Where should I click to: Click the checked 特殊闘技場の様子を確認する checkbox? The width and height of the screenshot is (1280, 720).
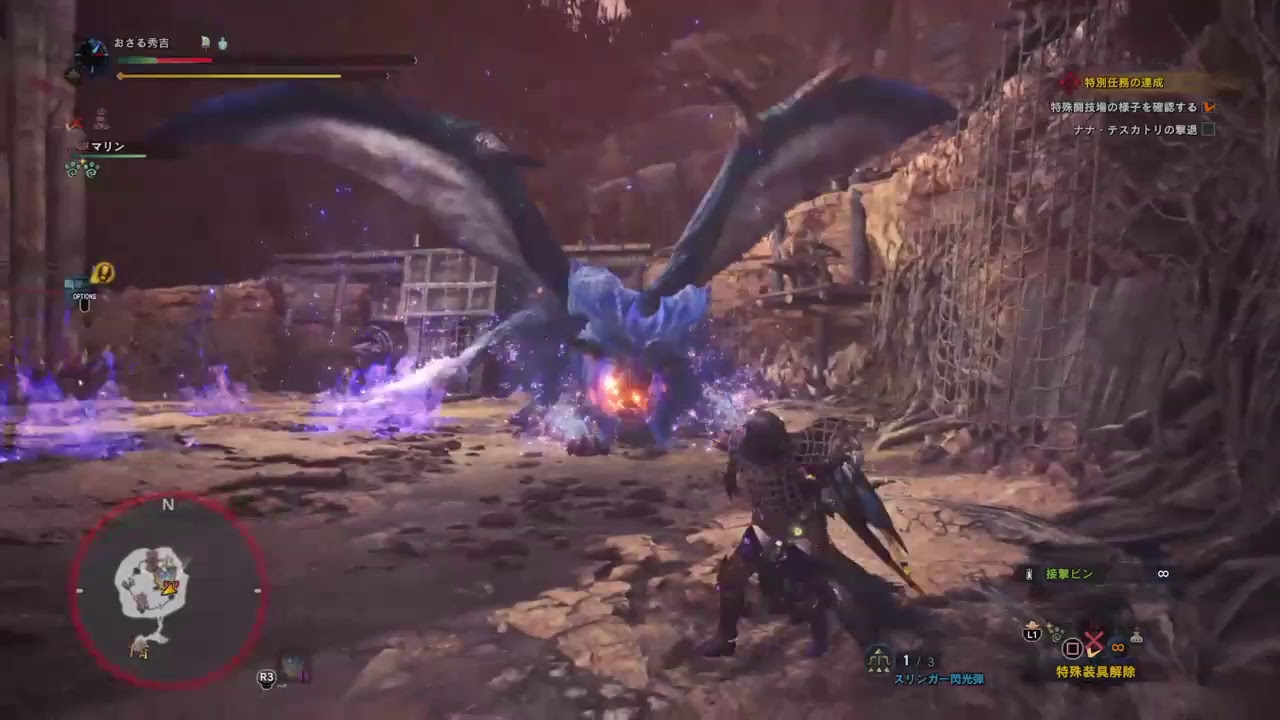pos(1209,107)
